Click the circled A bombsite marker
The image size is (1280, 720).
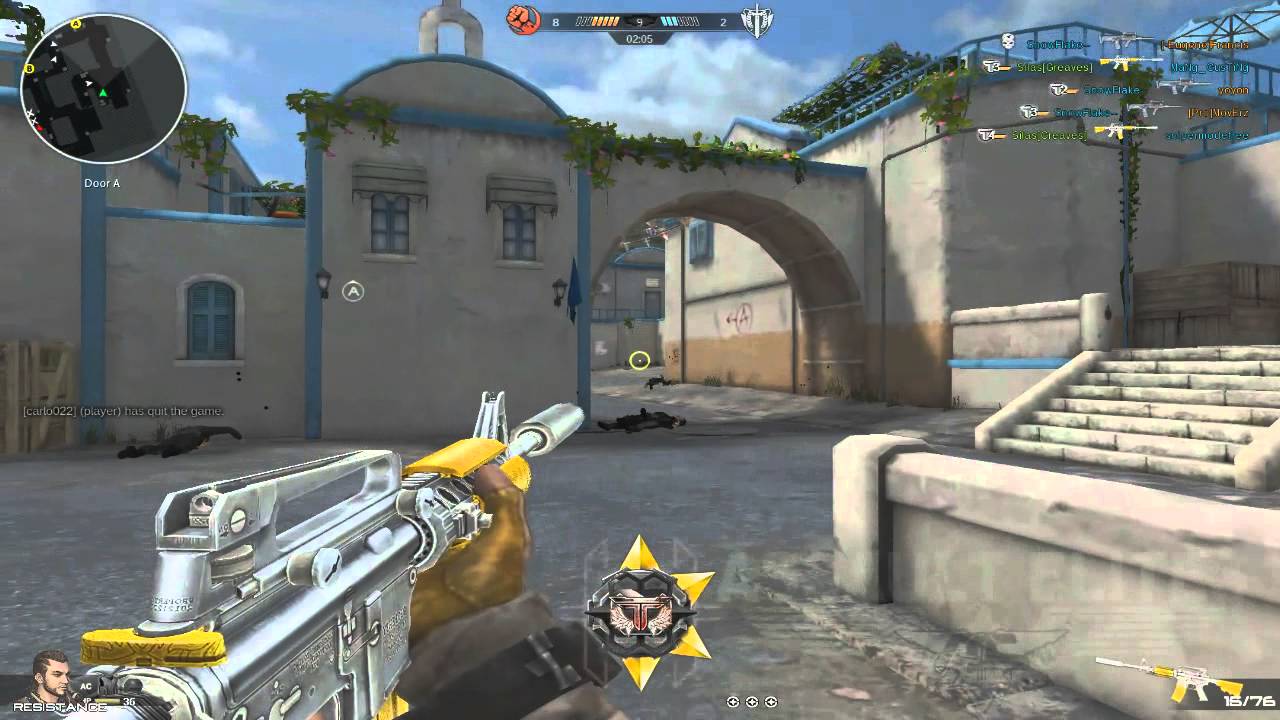(352, 291)
